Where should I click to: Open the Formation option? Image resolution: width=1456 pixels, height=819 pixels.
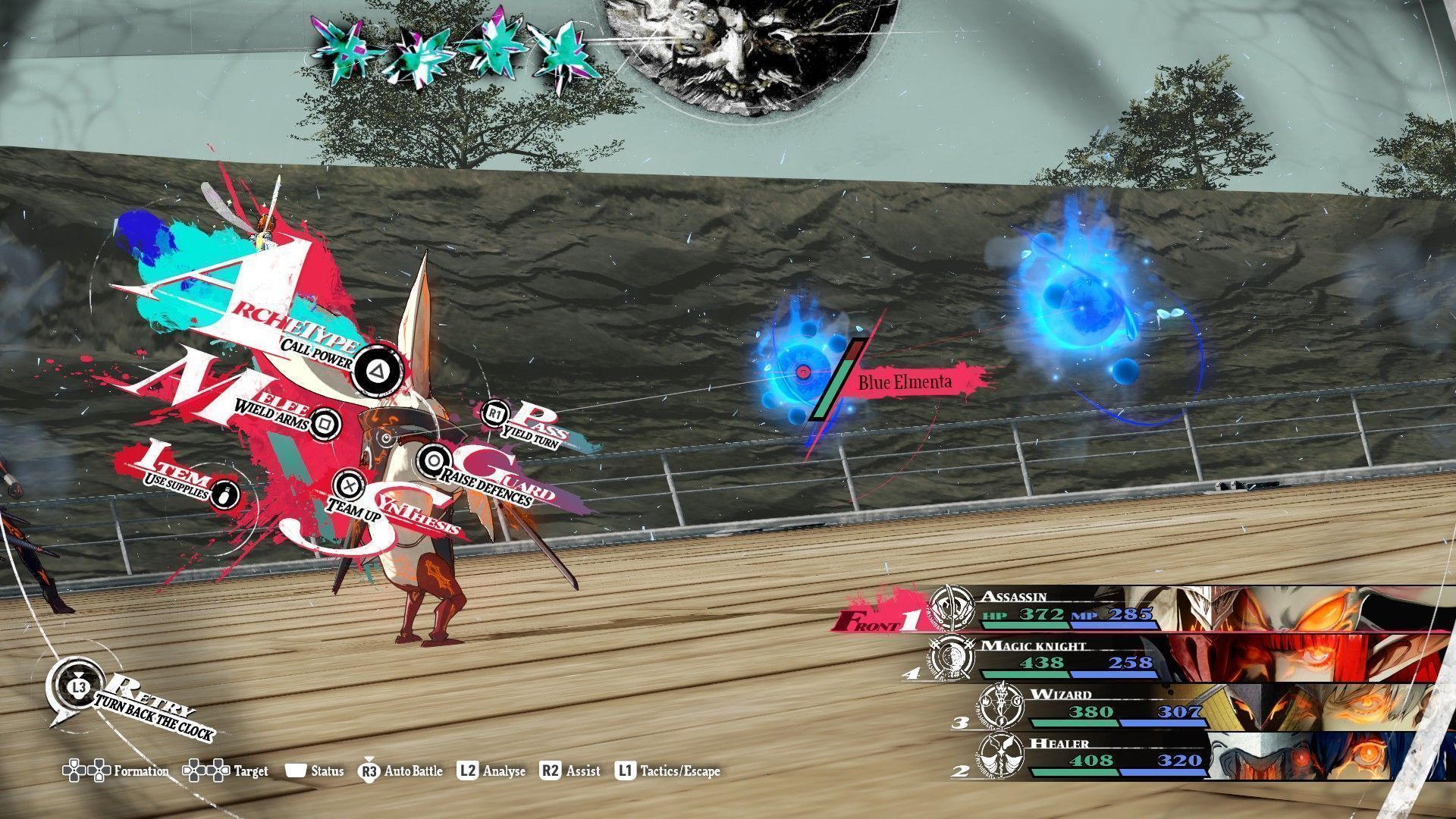tap(117, 771)
